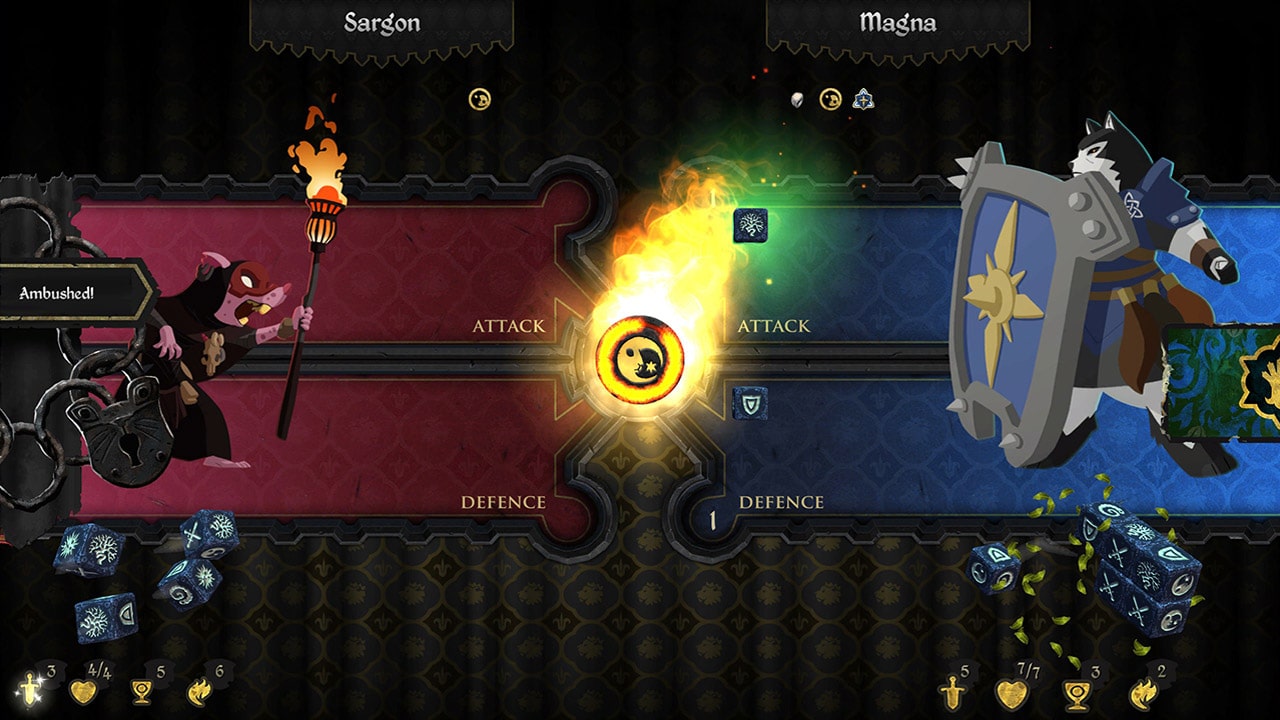The image size is (1280, 720).
Task: Select the DEFENCE label on Magna's side
Action: point(781,501)
